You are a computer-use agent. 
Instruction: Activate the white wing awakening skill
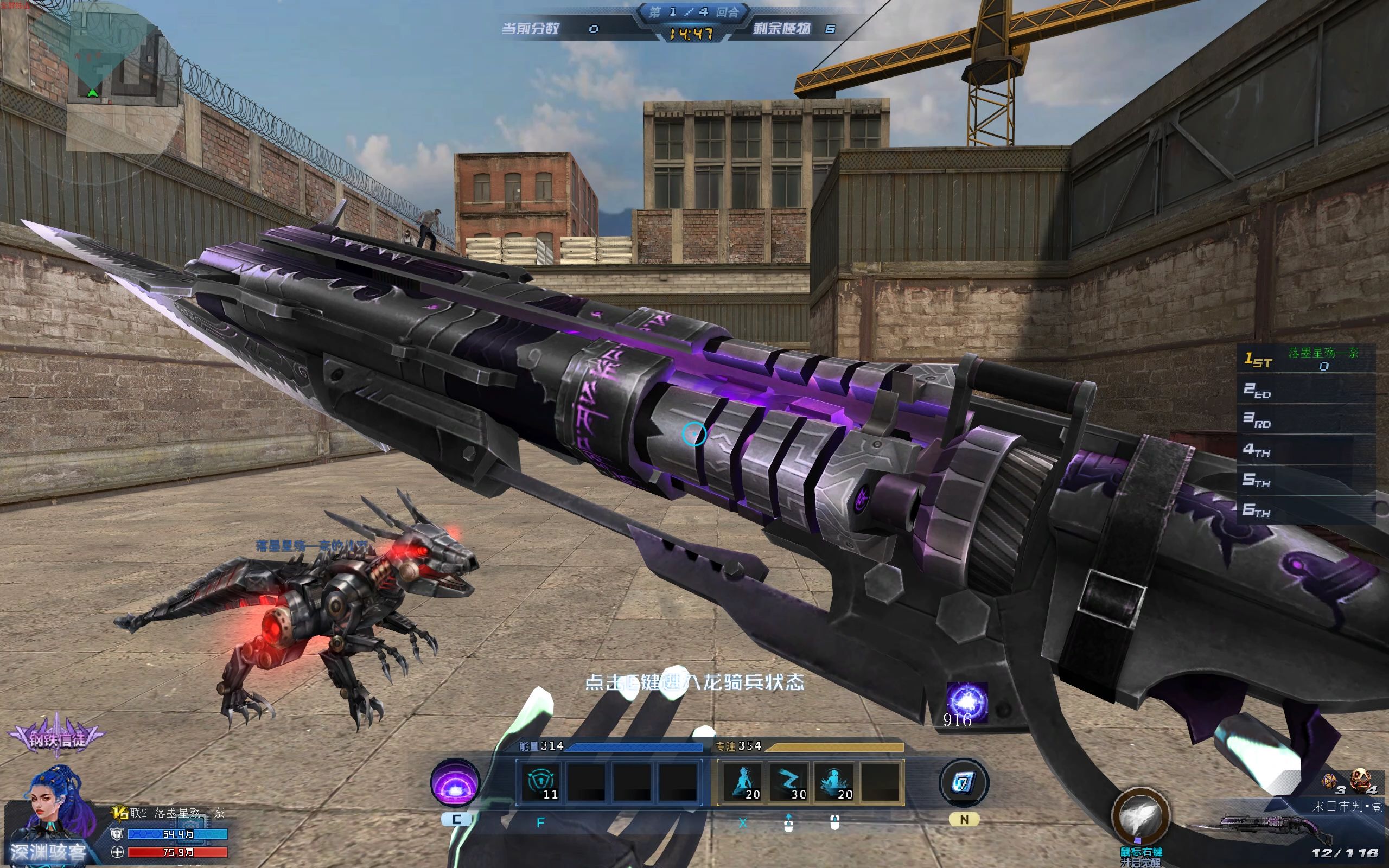[x=1140, y=816]
